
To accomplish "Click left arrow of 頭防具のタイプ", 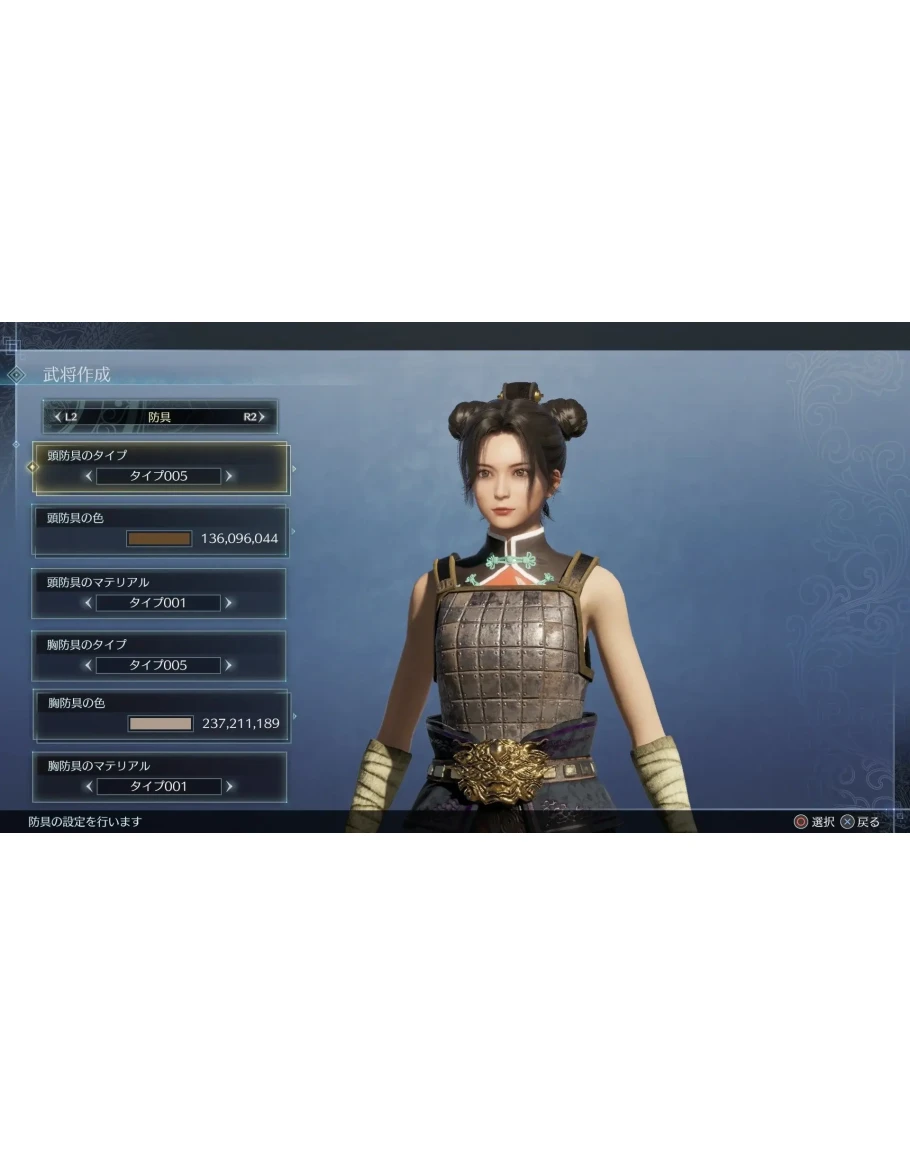I will pos(88,476).
